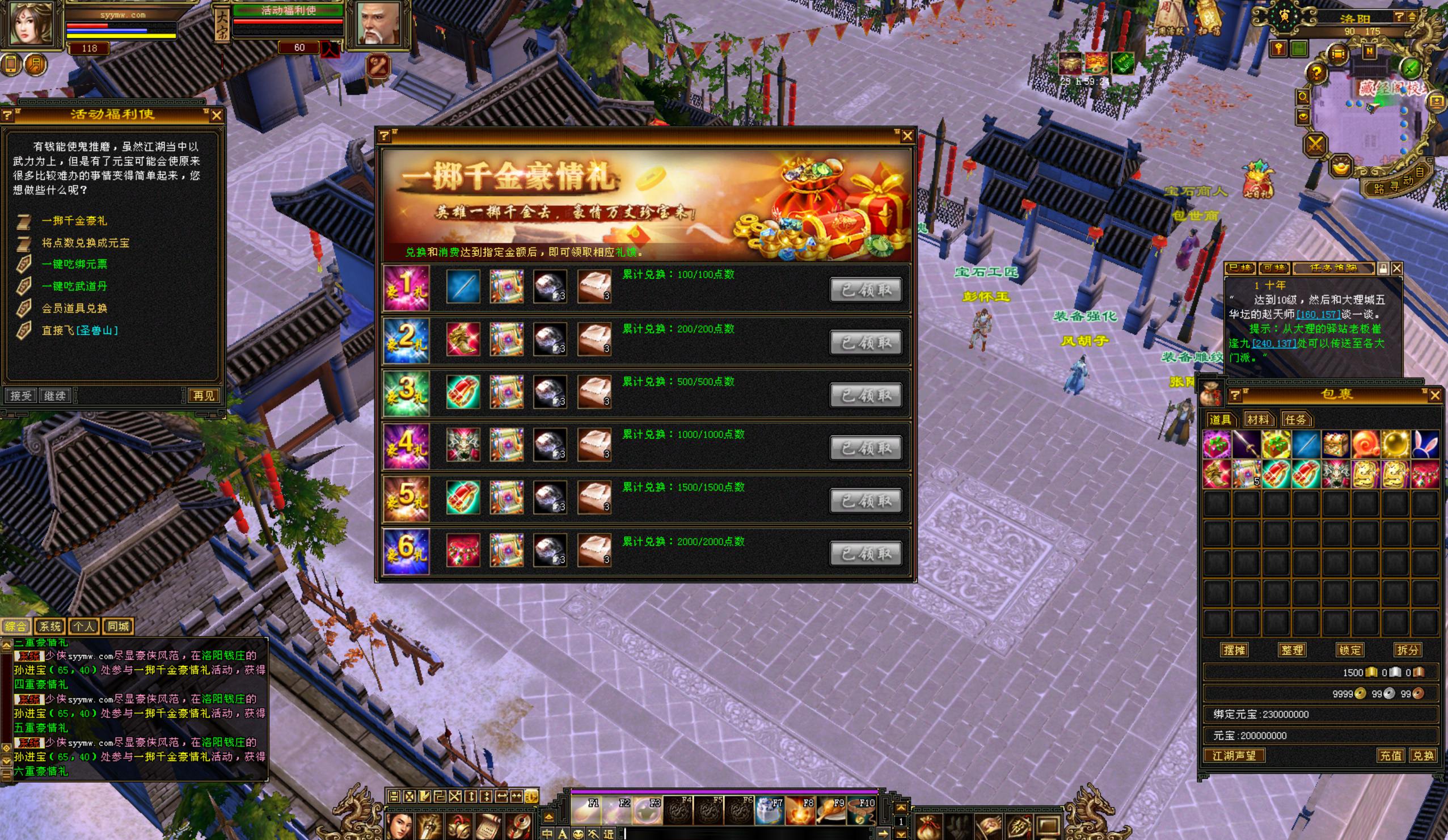Close the 包裹 inventory window

point(1435,395)
